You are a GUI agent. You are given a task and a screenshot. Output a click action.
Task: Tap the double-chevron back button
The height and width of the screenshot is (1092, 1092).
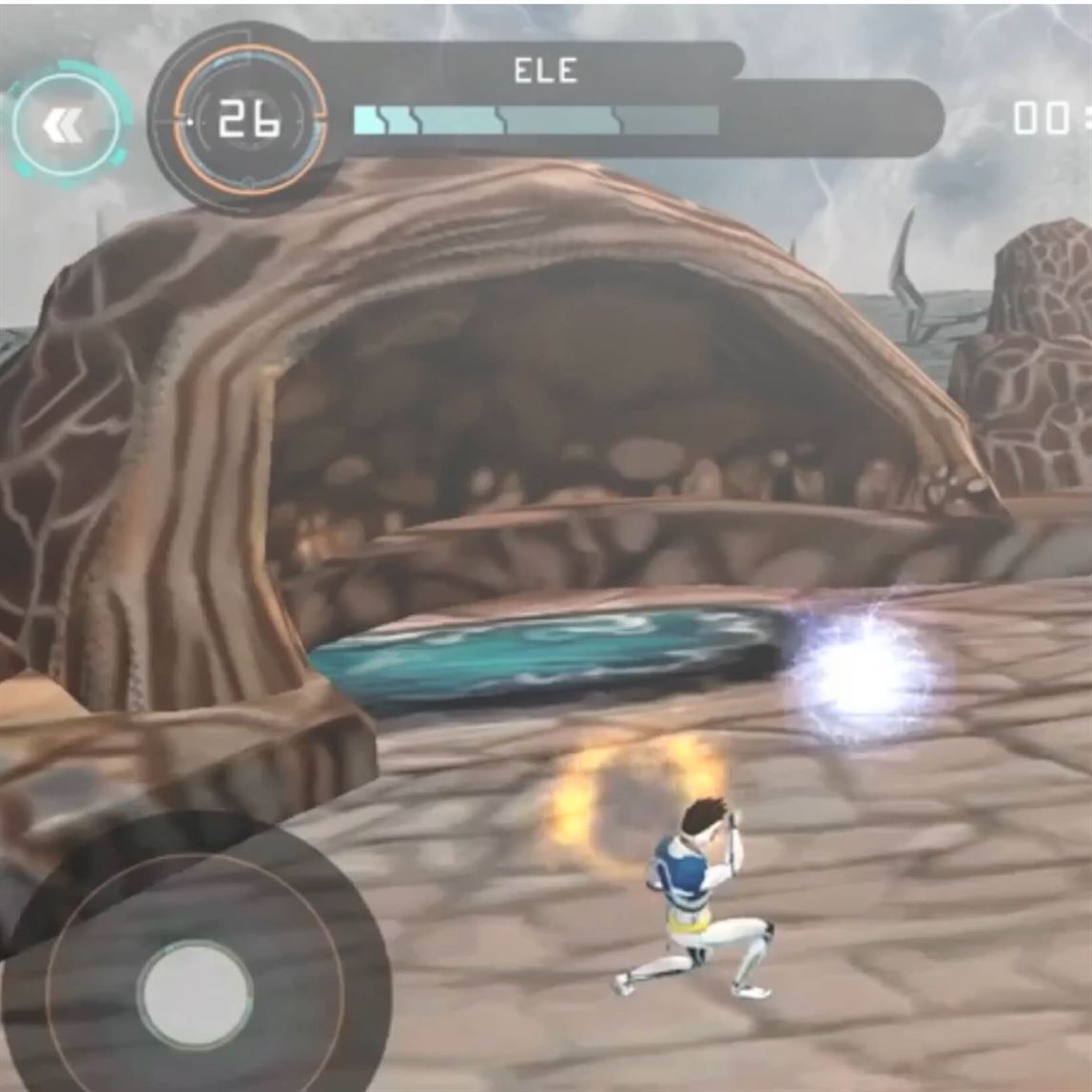tap(66, 124)
